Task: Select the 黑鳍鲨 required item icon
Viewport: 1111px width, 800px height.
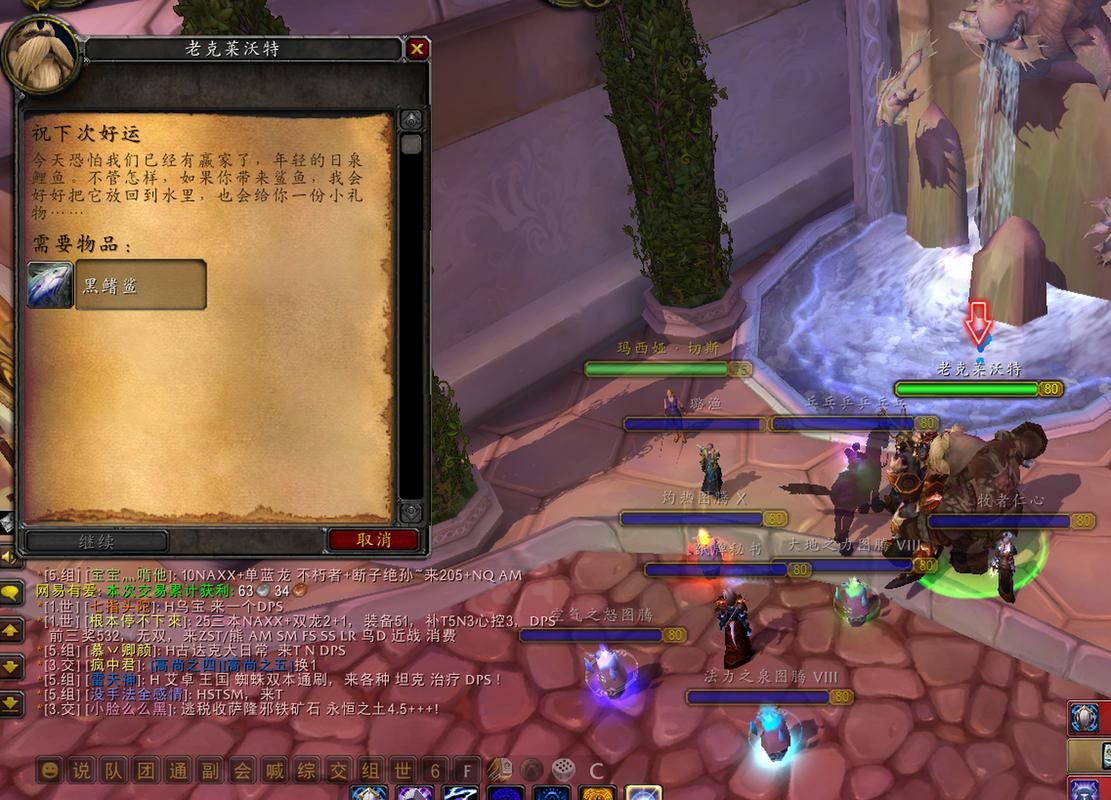Action: [49, 285]
